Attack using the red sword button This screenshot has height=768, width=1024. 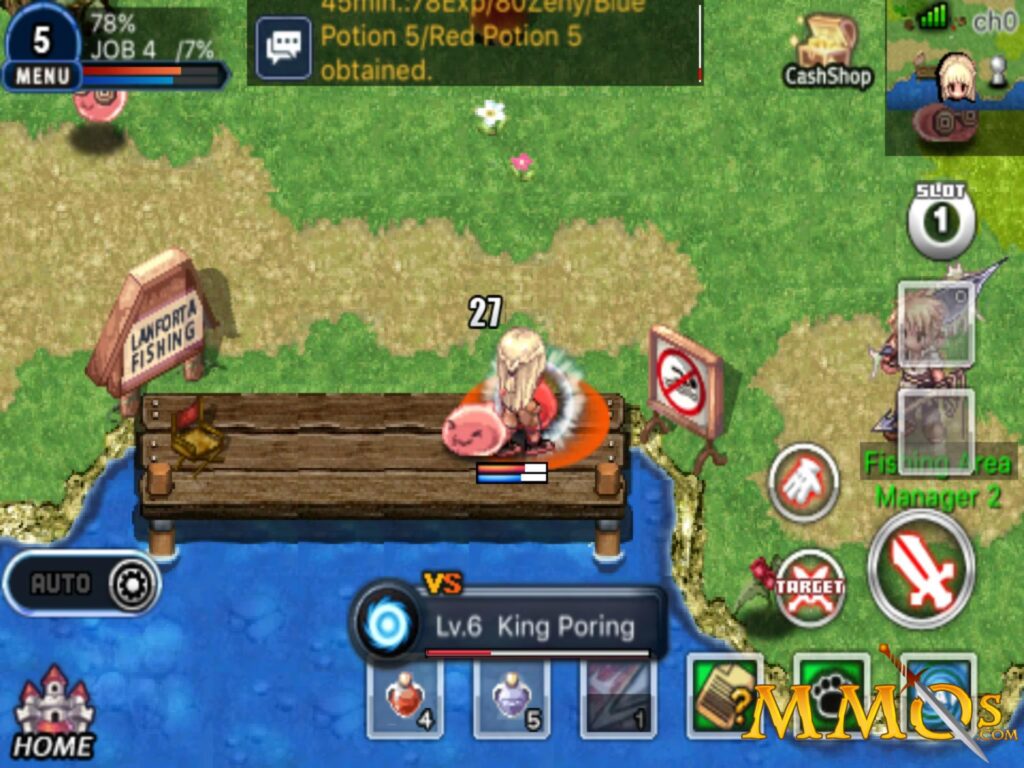[x=921, y=570]
